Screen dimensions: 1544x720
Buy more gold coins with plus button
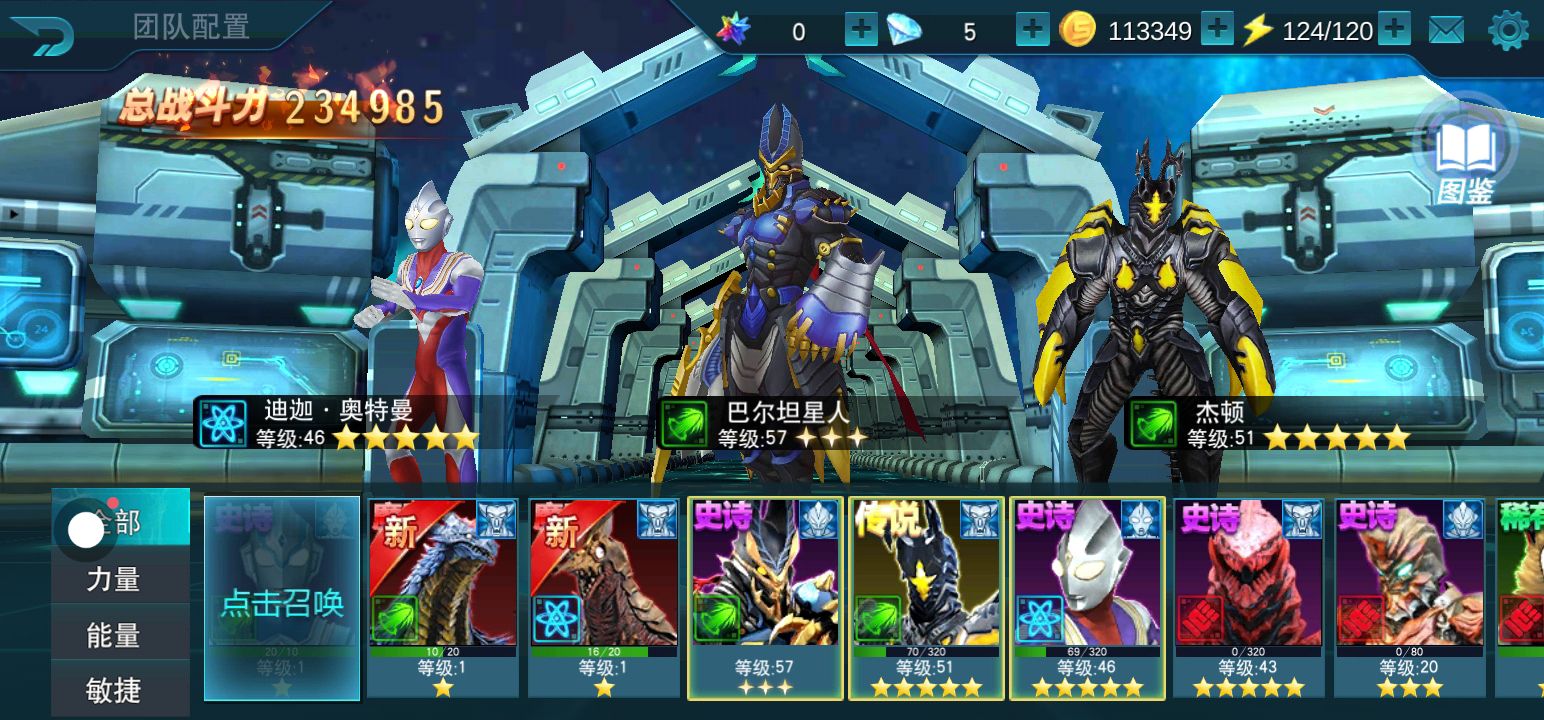coord(1217,30)
